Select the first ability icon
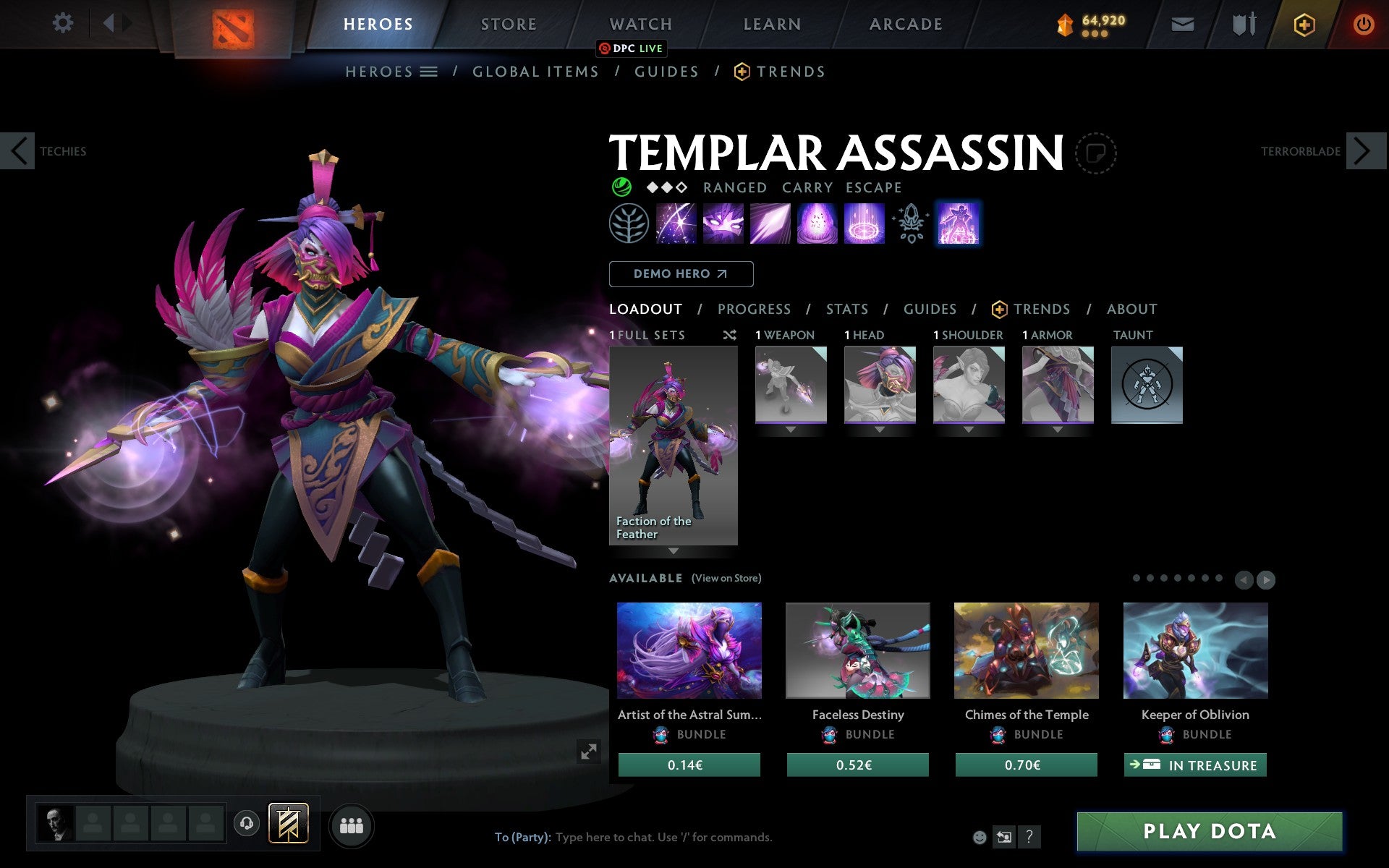 (x=676, y=224)
